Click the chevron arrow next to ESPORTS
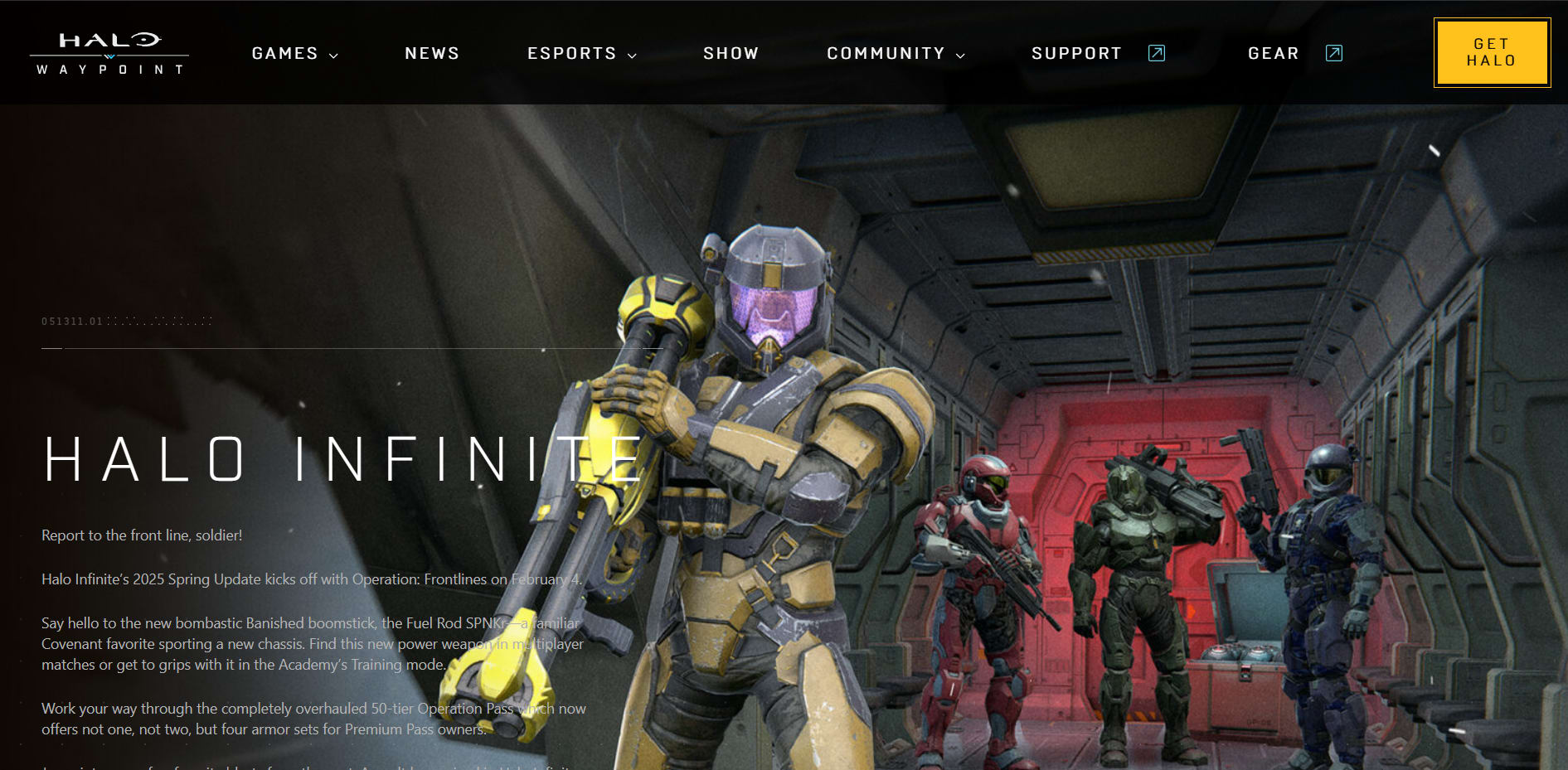 coord(634,56)
